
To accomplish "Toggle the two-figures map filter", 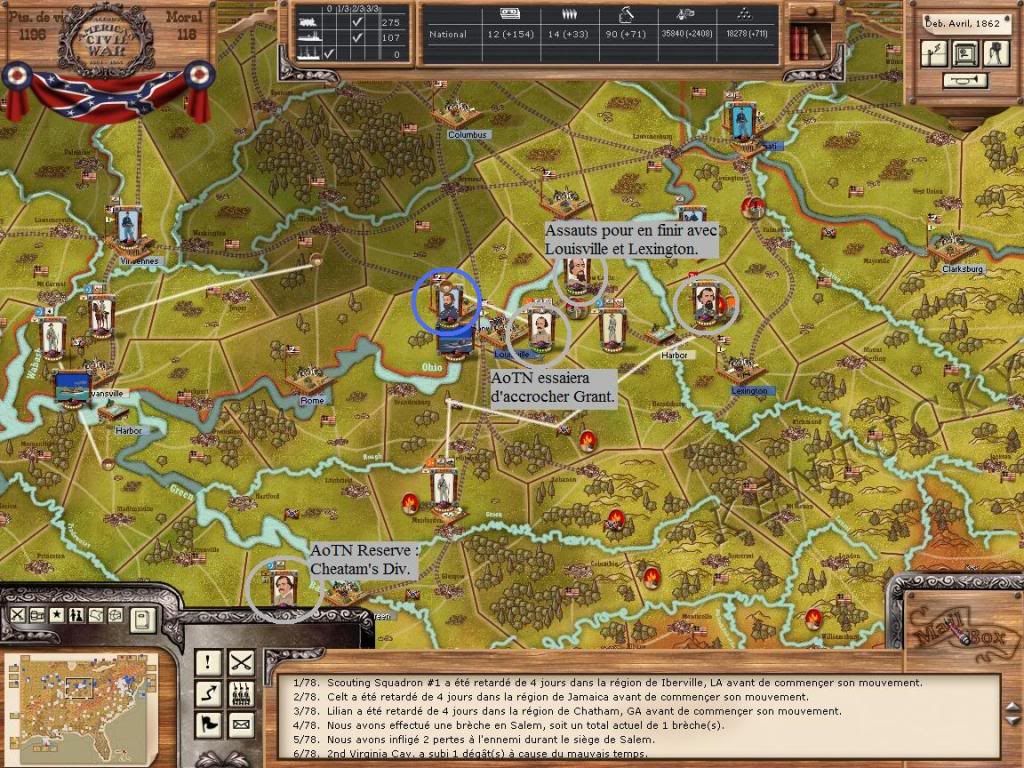I will click(77, 615).
